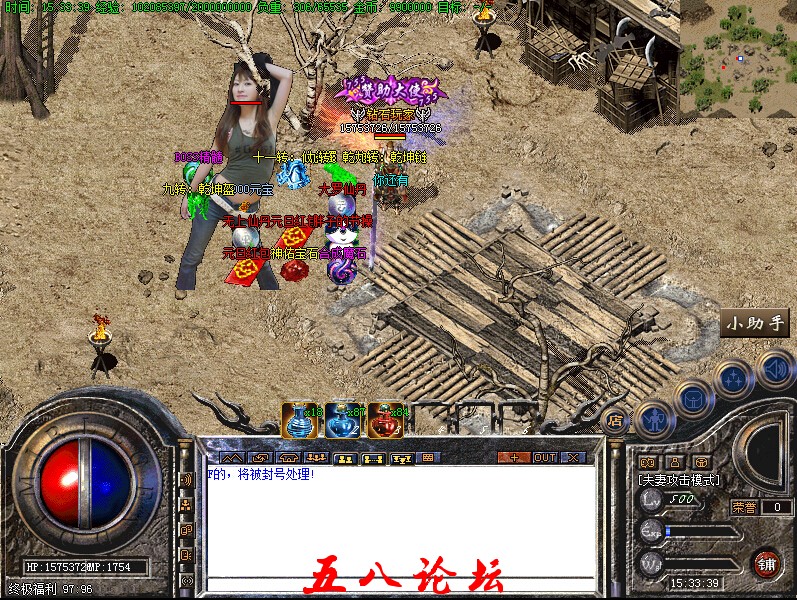The image size is (797, 600).
Task: Click the grid icon in chat toolbar
Action: point(429,458)
